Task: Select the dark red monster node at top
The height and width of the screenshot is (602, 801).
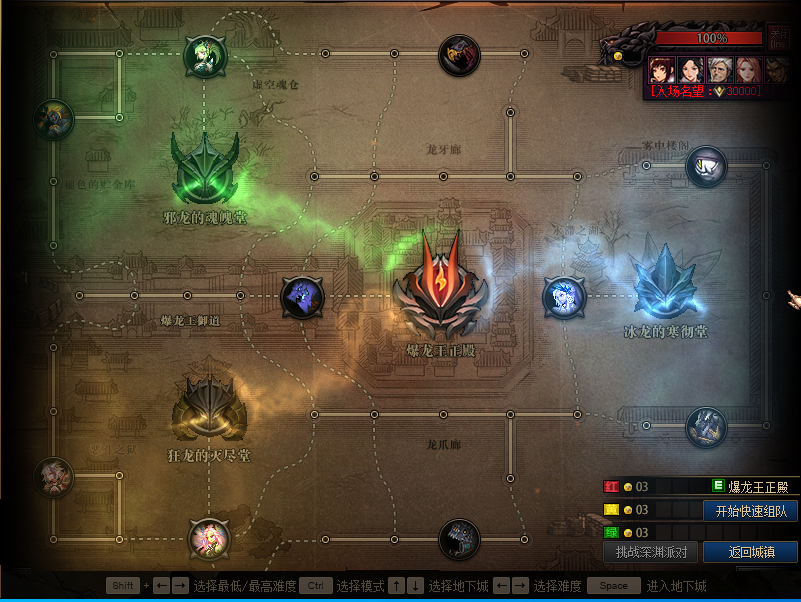Action: pyautogui.click(x=460, y=55)
